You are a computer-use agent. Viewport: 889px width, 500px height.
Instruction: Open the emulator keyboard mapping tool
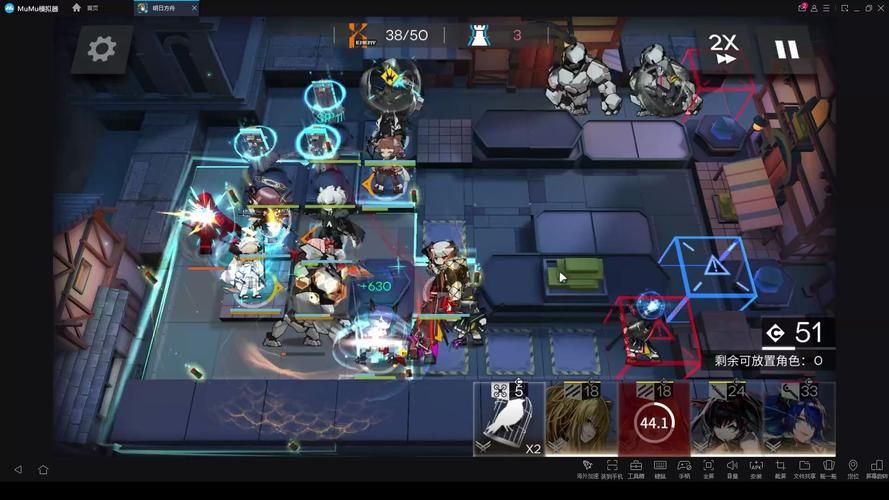pos(660,468)
